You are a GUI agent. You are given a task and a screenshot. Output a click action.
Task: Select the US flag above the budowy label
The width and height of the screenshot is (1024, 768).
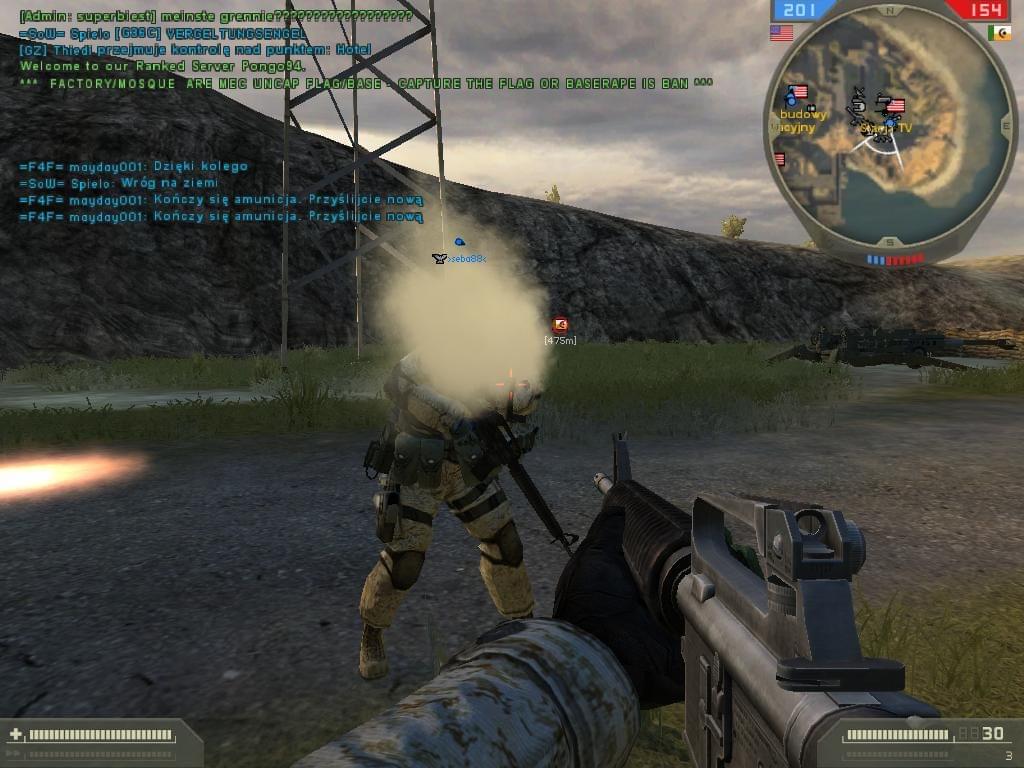798,92
